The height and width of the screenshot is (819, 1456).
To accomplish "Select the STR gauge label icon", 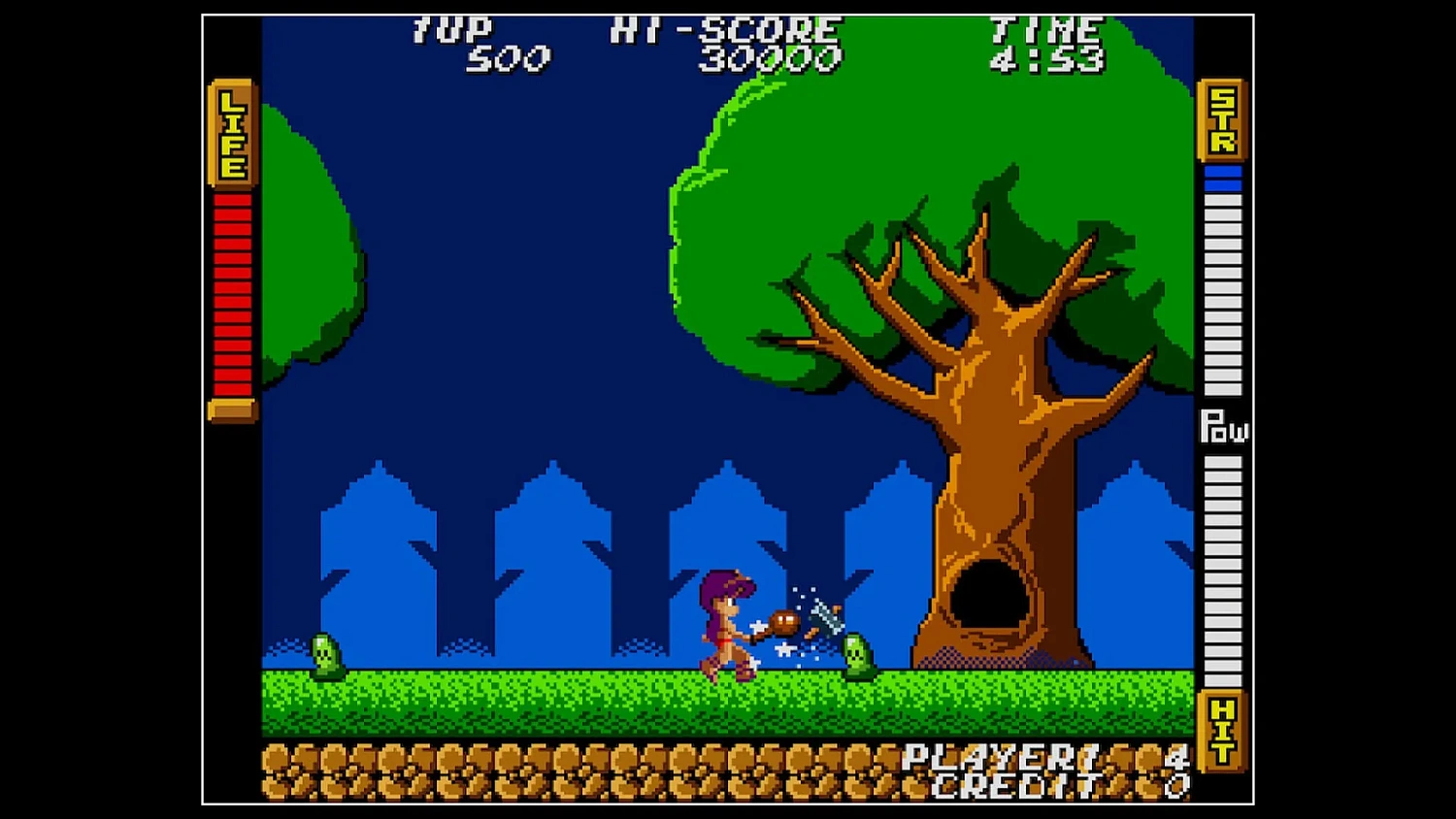I will point(1221,121).
